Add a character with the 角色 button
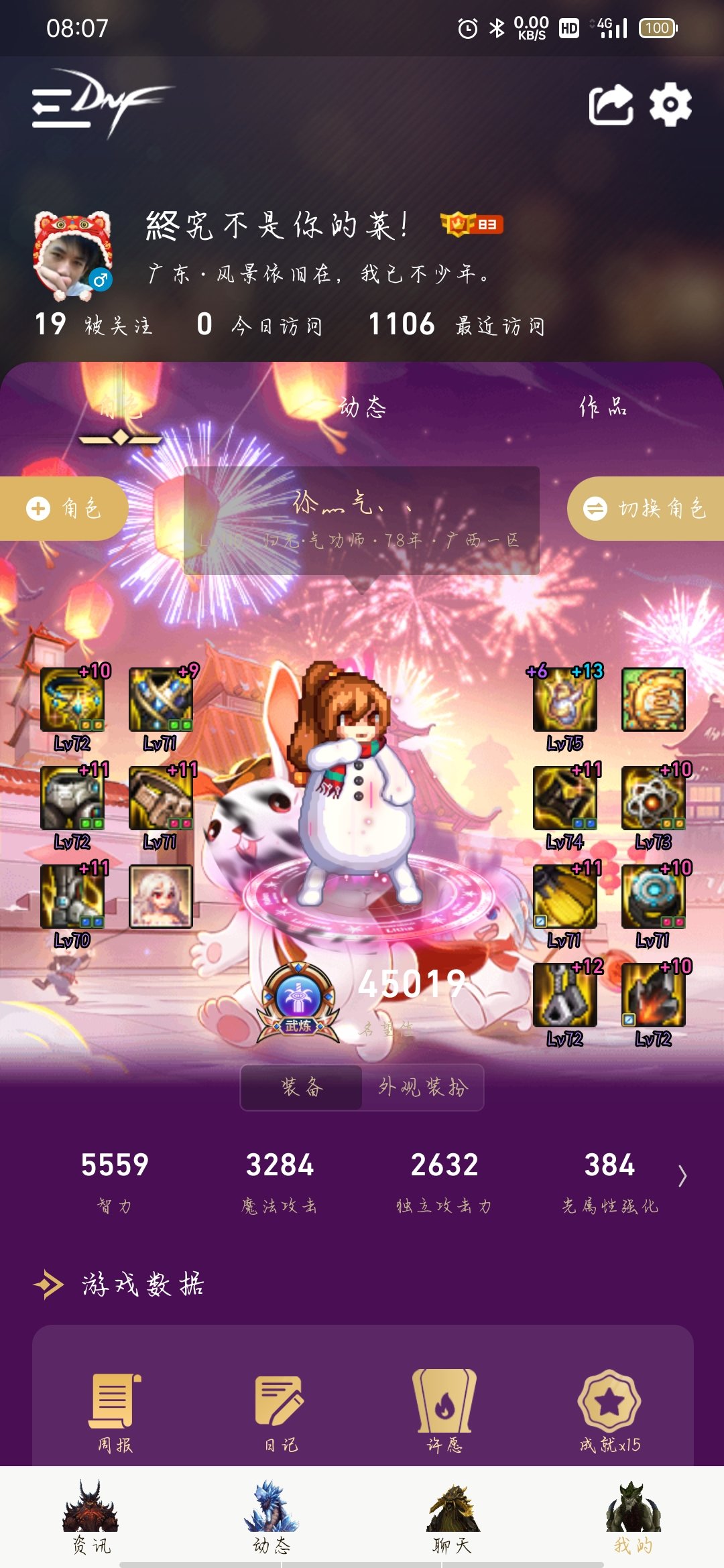 click(64, 509)
